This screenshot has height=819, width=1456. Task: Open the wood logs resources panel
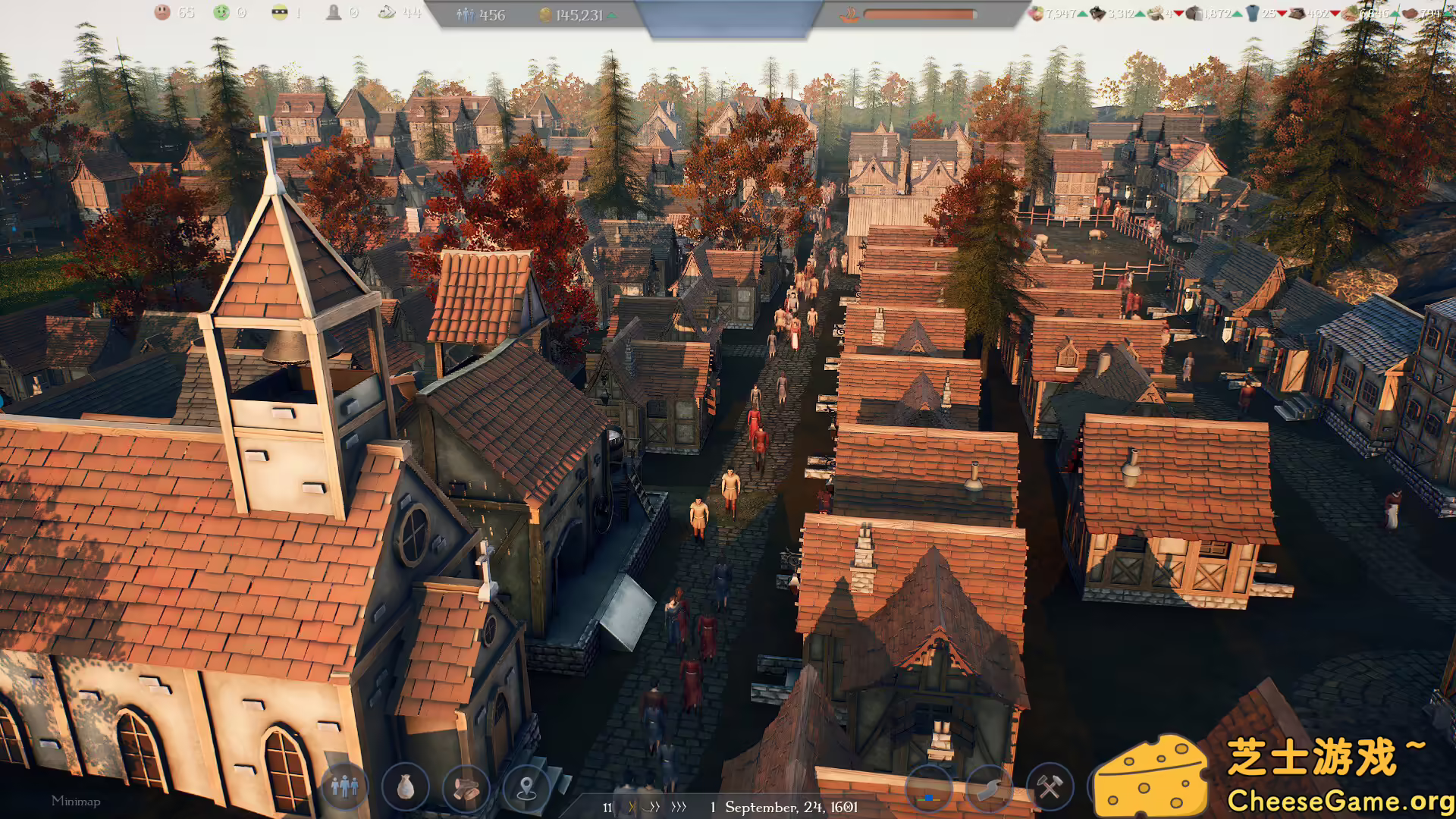click(x=467, y=789)
